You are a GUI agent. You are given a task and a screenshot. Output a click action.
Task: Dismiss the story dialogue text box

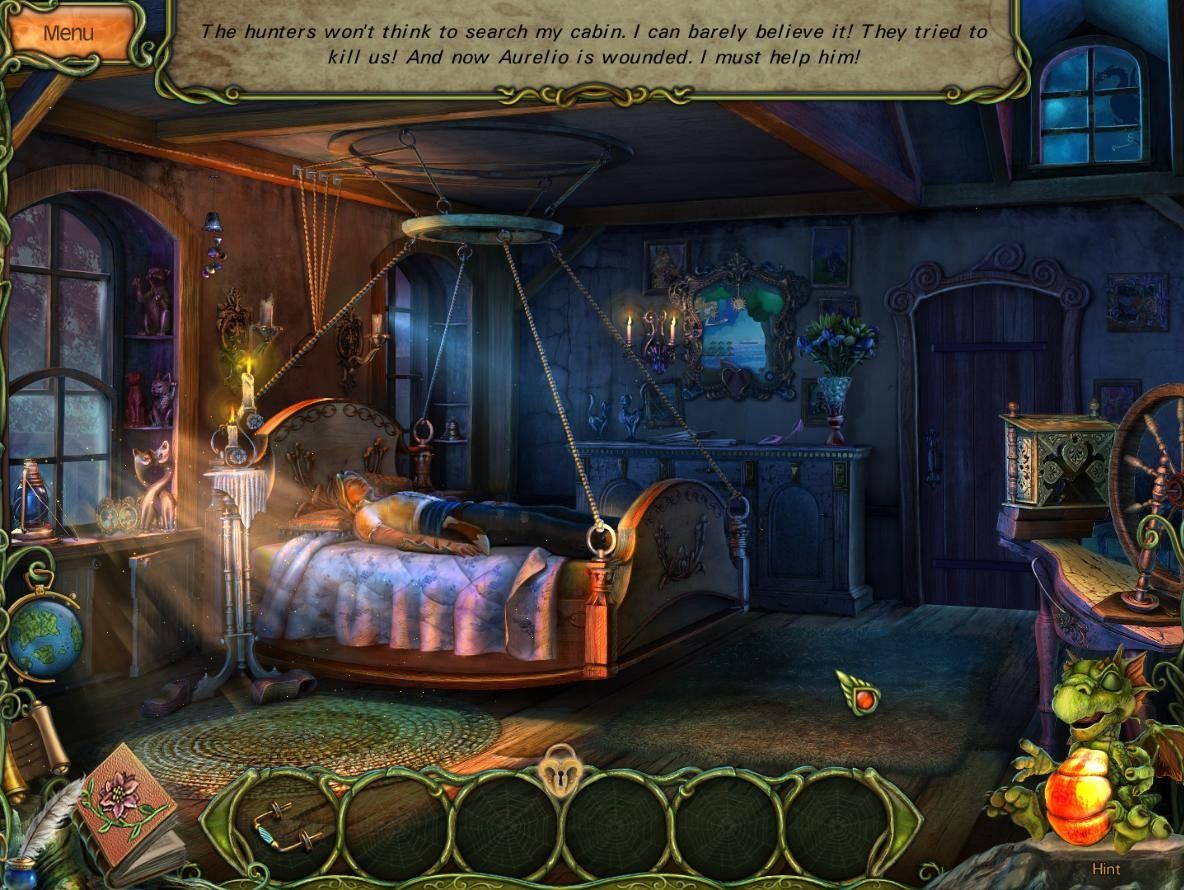(x=594, y=45)
